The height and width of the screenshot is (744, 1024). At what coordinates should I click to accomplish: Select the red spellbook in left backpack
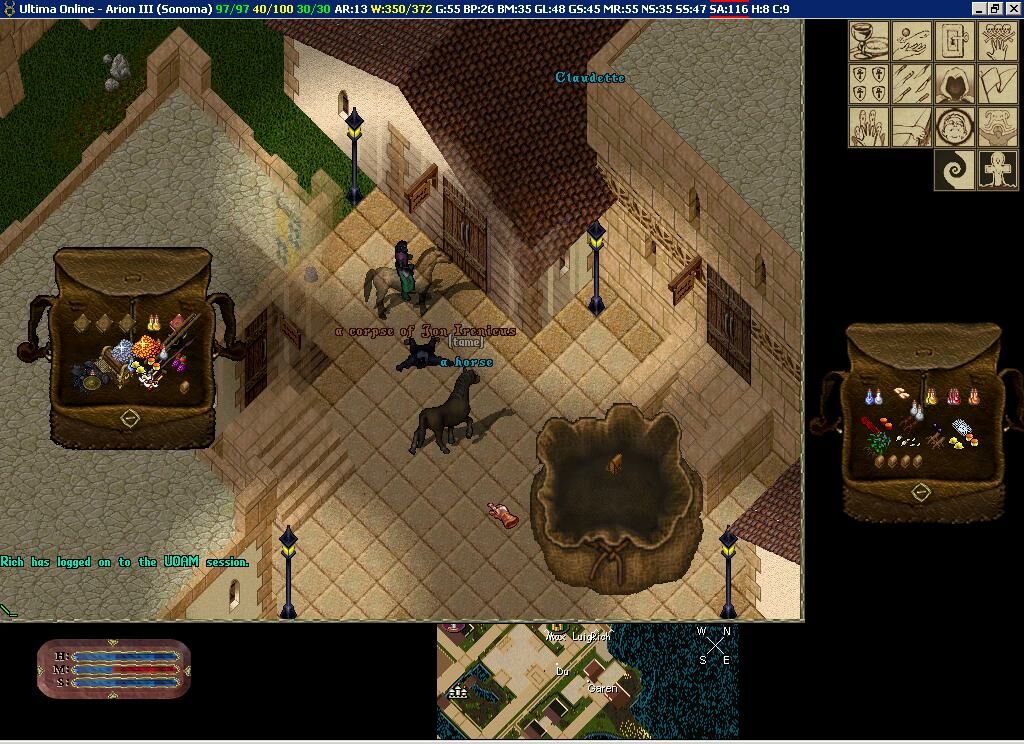tap(178, 322)
